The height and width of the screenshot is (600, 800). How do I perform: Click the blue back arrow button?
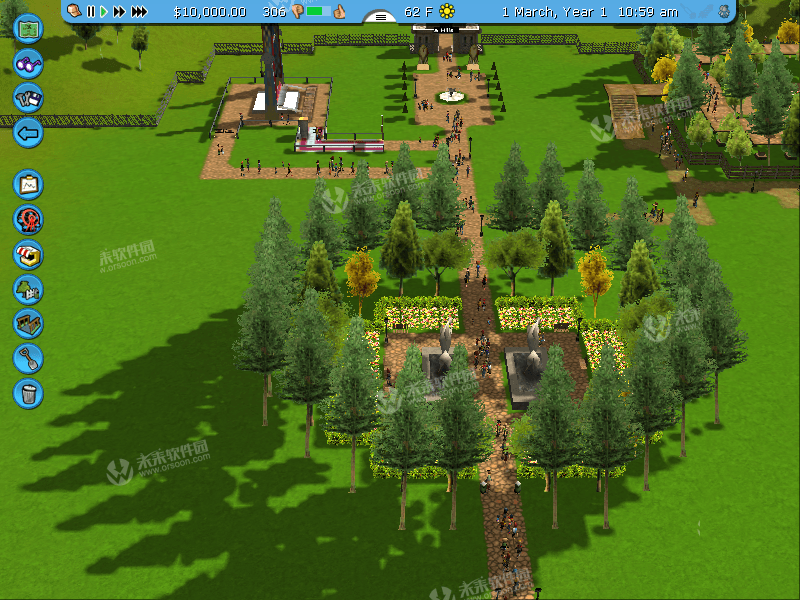28,131
